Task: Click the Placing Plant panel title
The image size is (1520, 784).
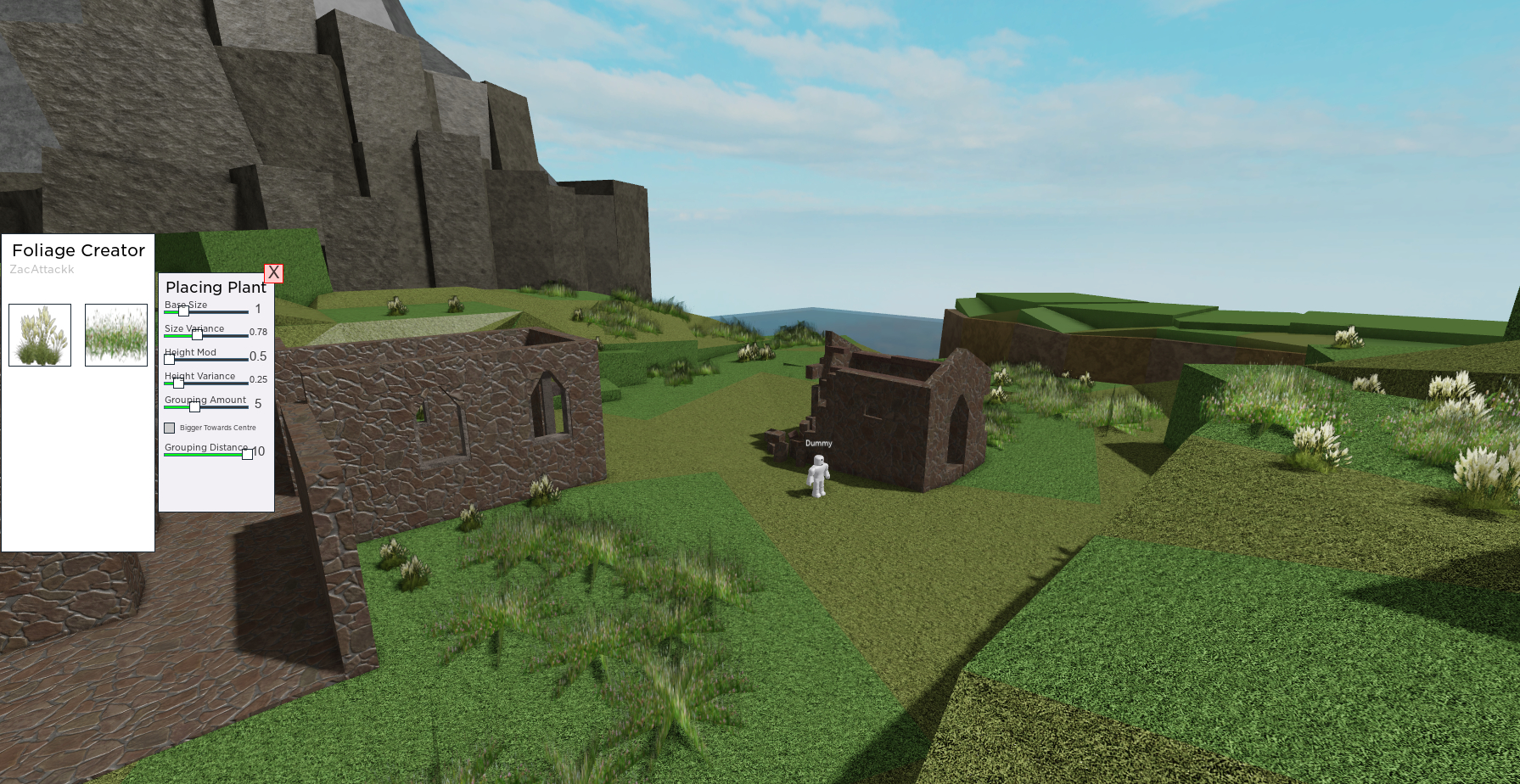Action: click(216, 288)
